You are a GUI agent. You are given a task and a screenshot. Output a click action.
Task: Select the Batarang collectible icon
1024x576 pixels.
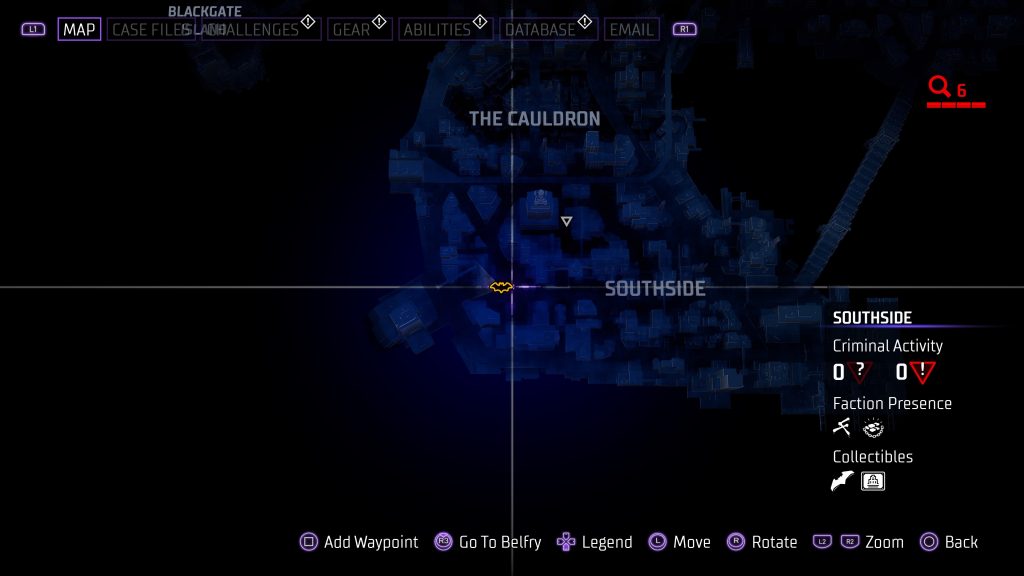pyautogui.click(x=842, y=482)
